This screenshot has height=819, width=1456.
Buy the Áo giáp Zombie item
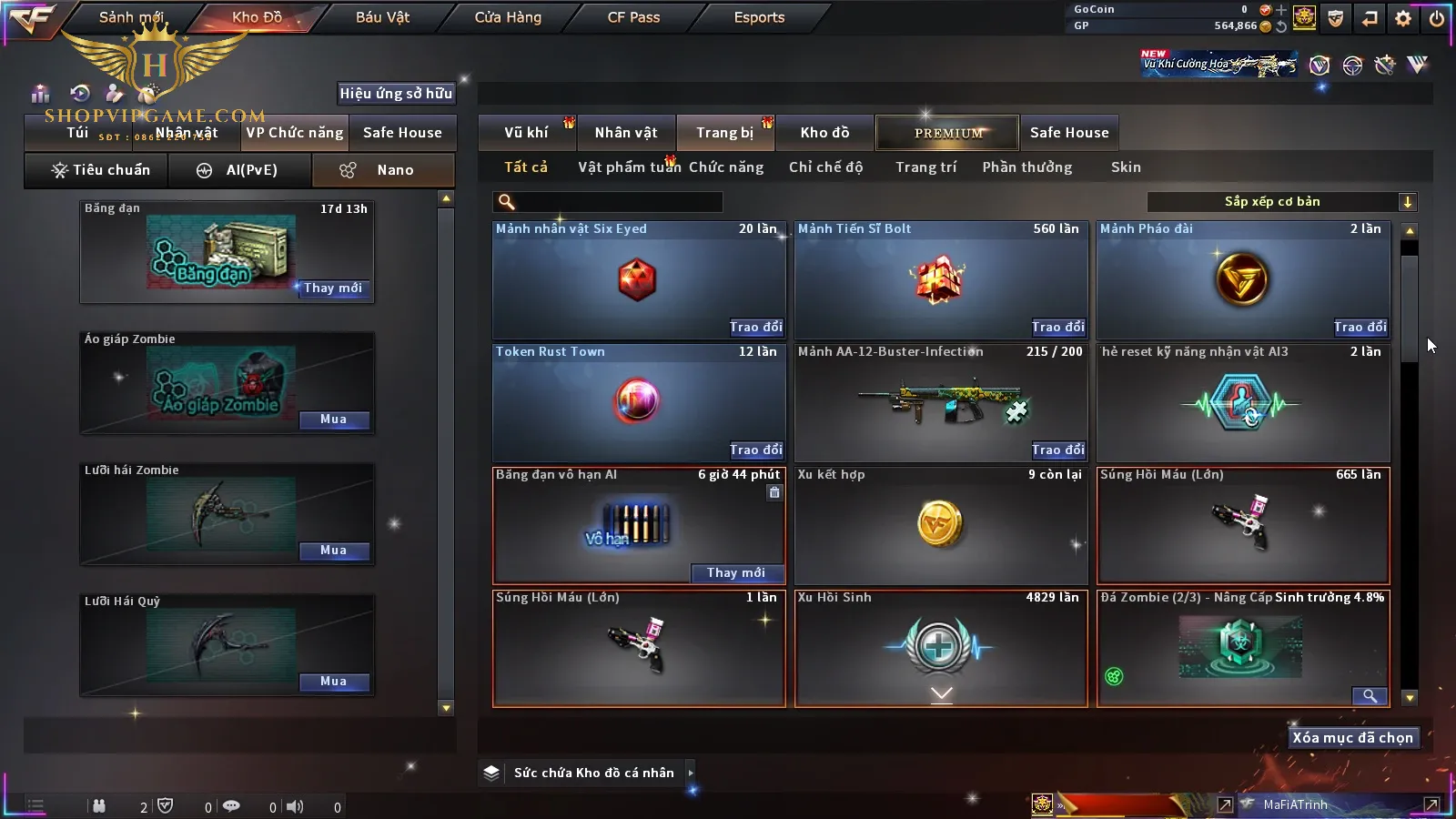coord(333,420)
